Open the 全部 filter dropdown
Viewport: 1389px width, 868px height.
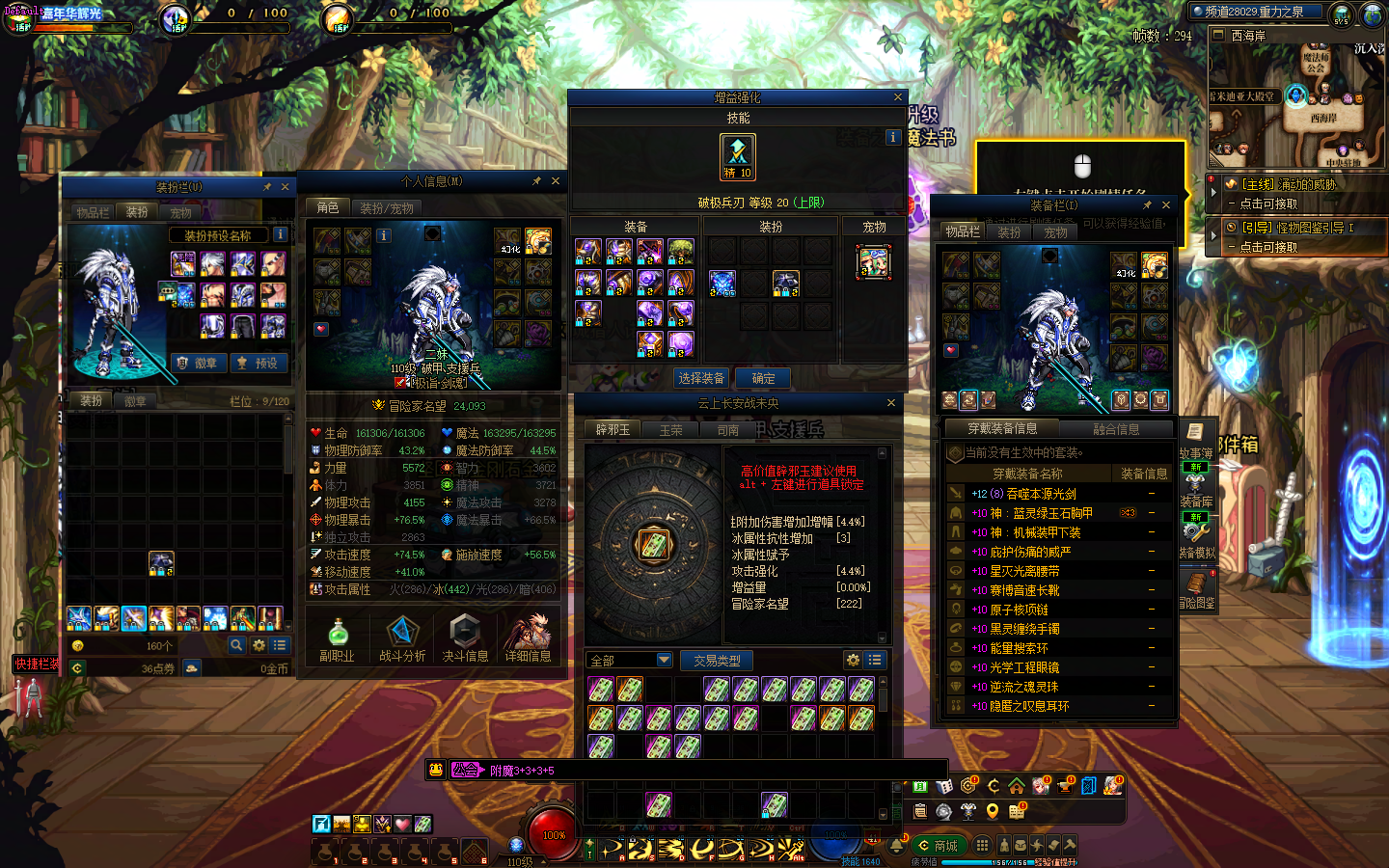(630, 660)
